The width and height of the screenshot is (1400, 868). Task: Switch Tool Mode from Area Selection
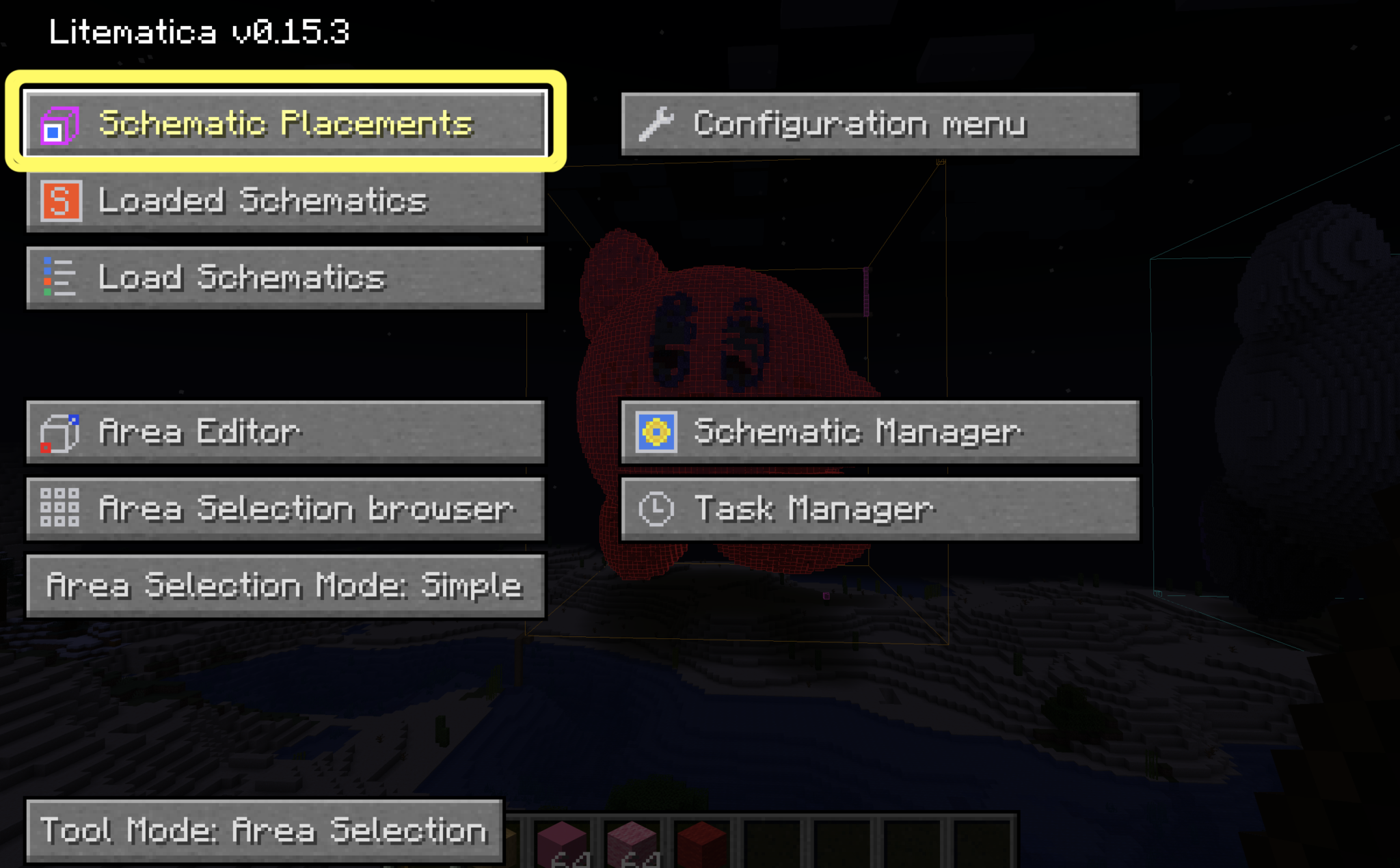(263, 830)
